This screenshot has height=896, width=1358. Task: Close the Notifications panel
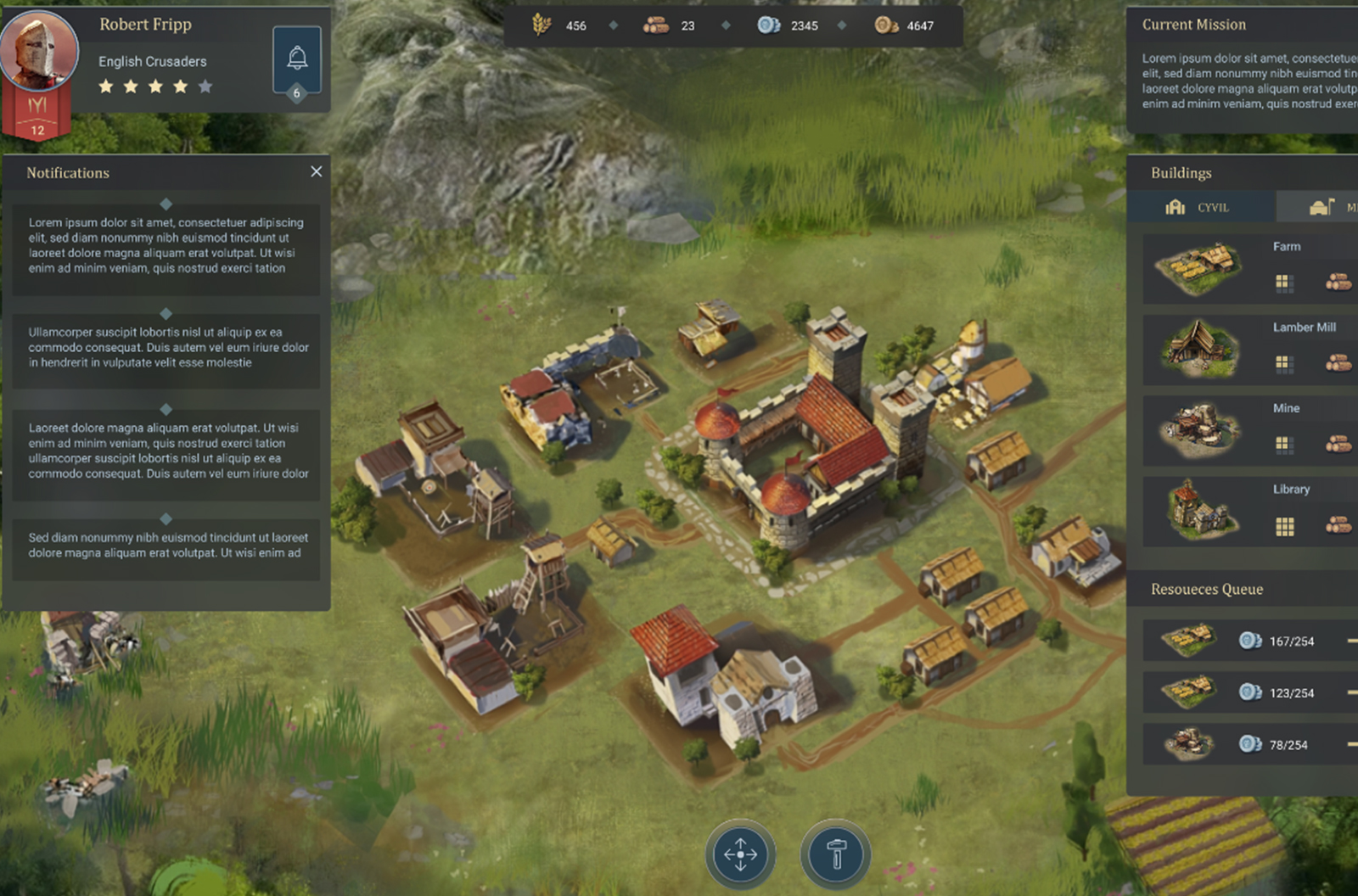pyautogui.click(x=316, y=171)
